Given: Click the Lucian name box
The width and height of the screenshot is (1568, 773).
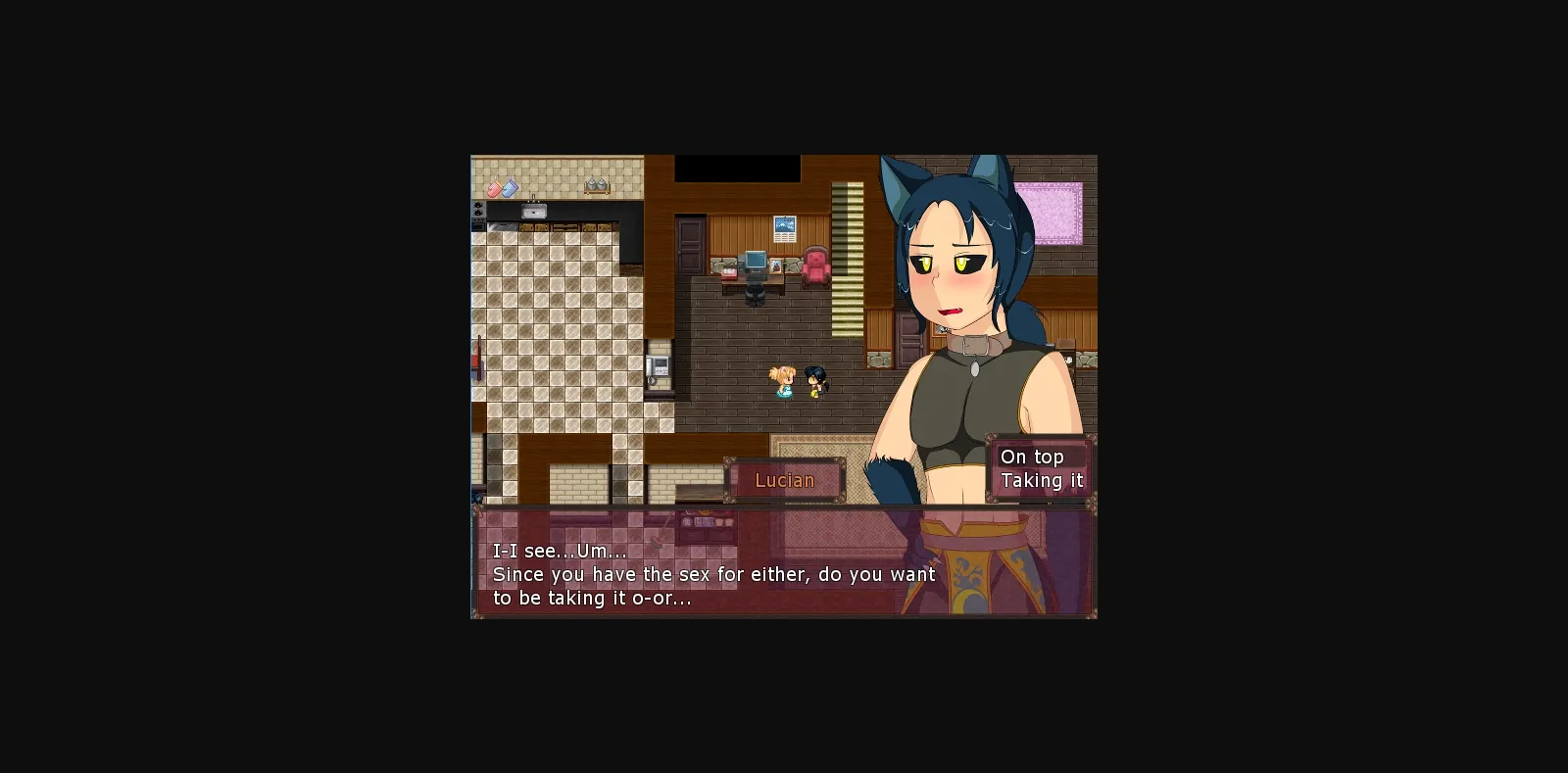Looking at the screenshot, I should click(785, 480).
